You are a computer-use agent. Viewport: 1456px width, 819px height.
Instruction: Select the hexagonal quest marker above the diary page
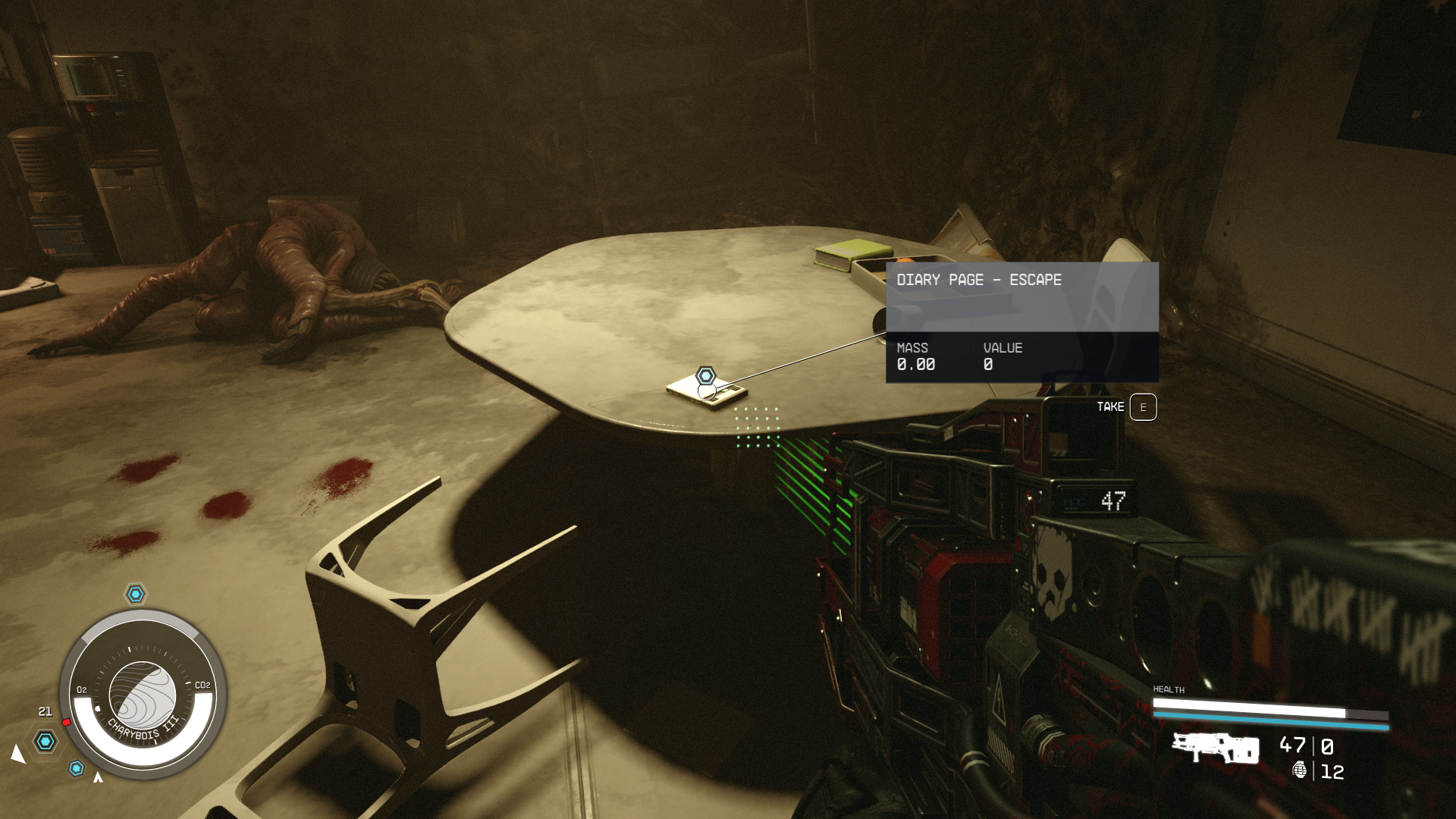pyautogui.click(x=706, y=375)
